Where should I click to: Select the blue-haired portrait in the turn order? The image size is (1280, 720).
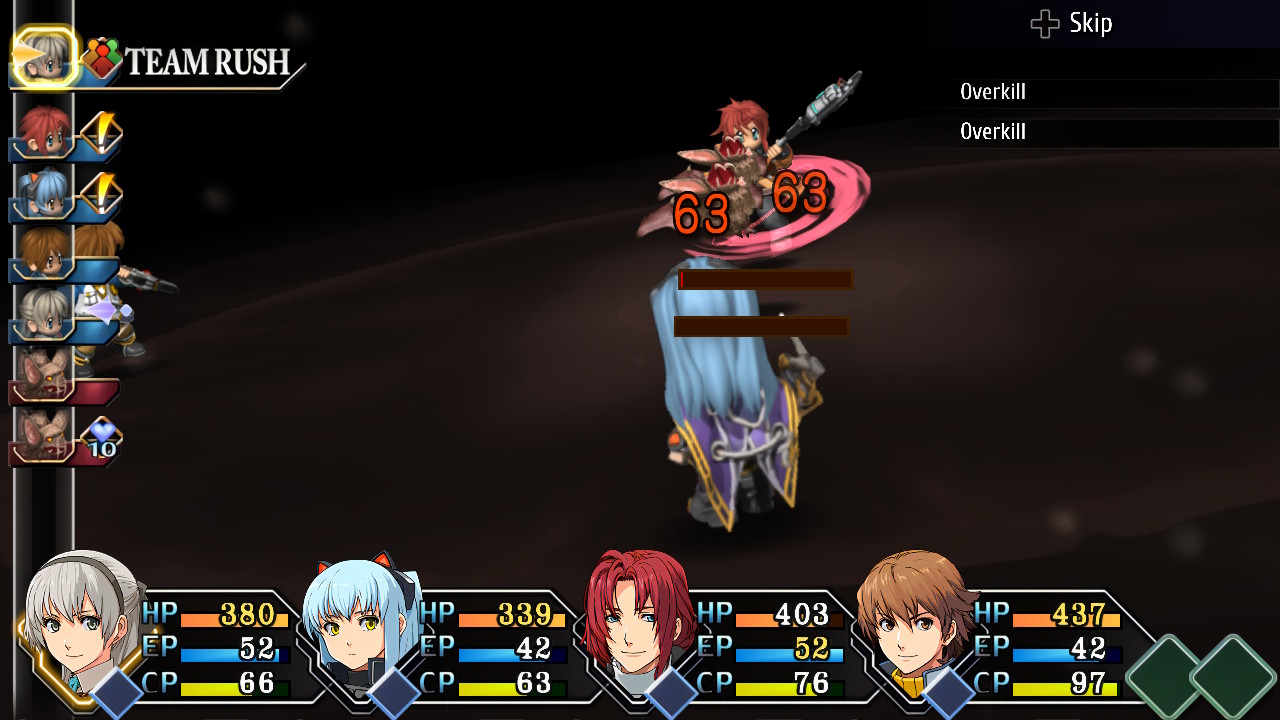click(x=44, y=193)
